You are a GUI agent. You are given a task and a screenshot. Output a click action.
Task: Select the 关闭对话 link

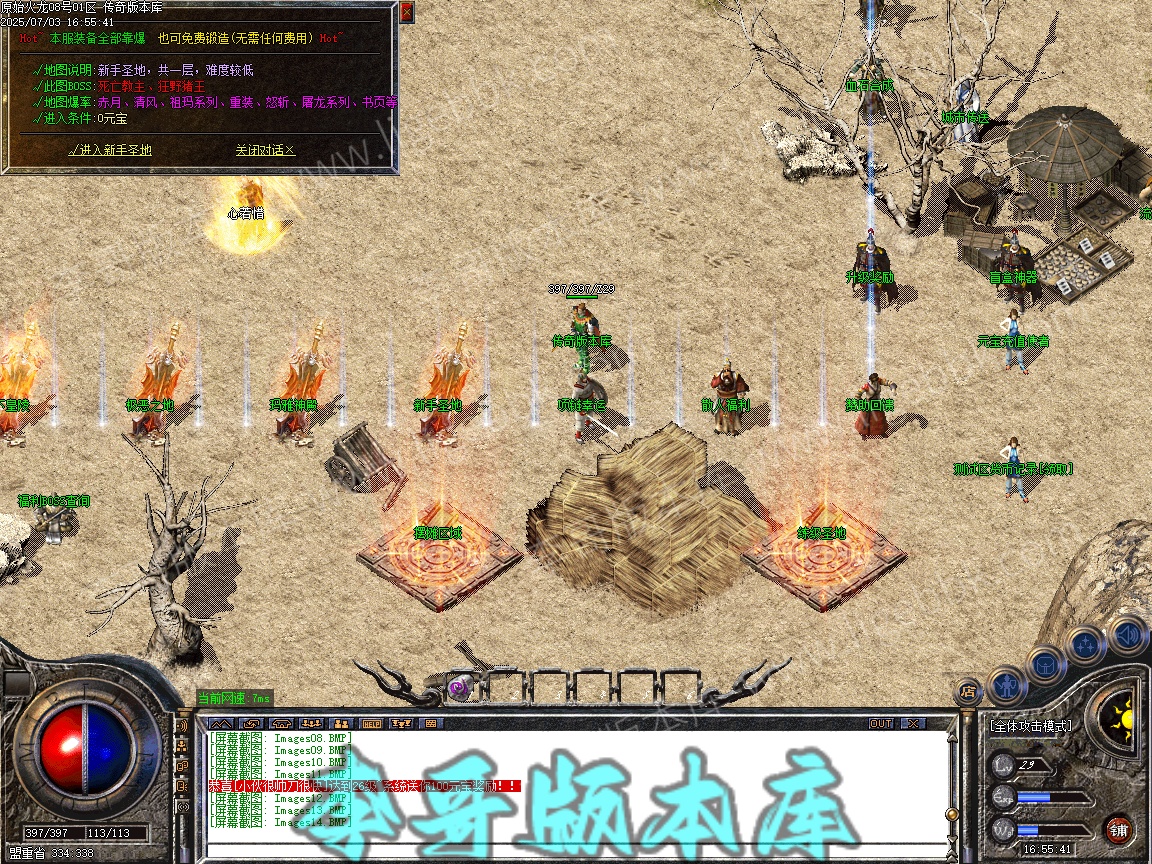[265, 150]
